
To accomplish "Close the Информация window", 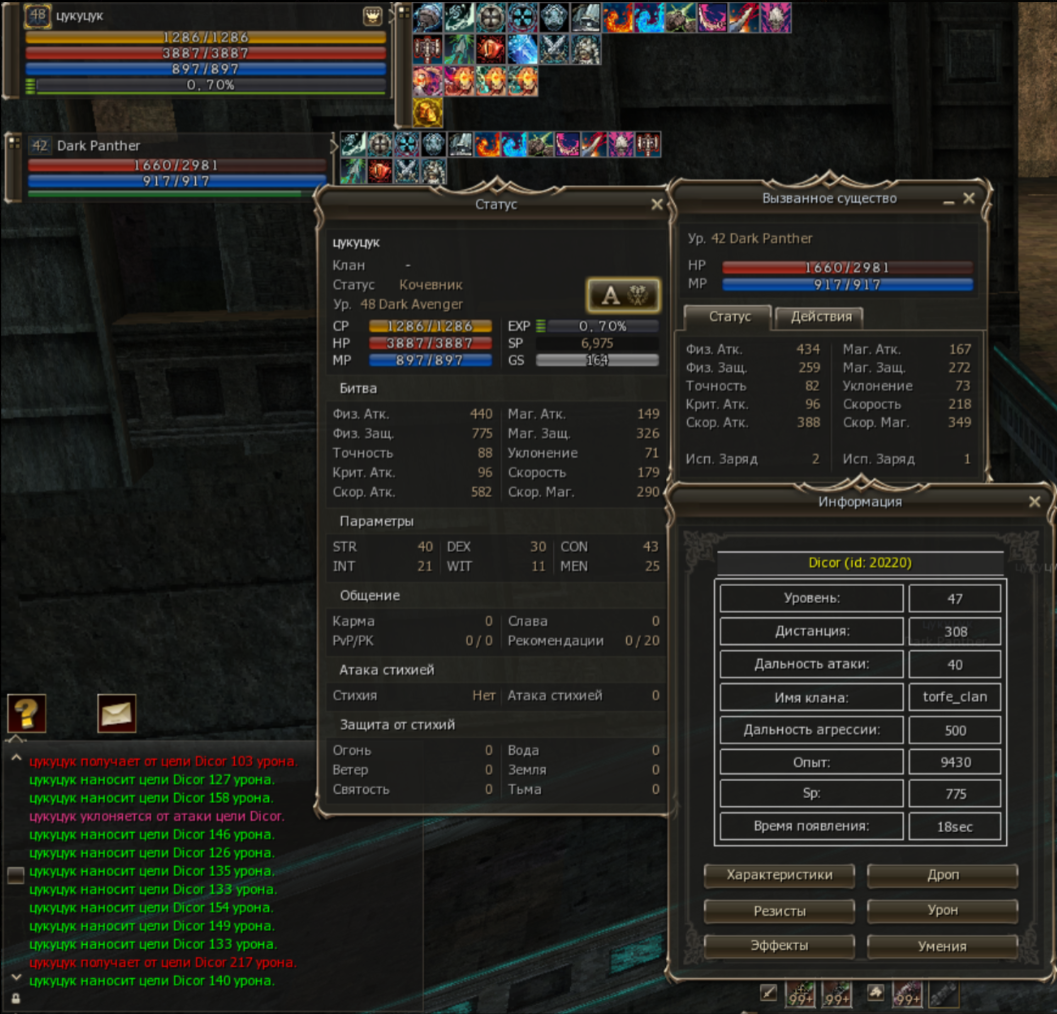I will click(x=1034, y=502).
